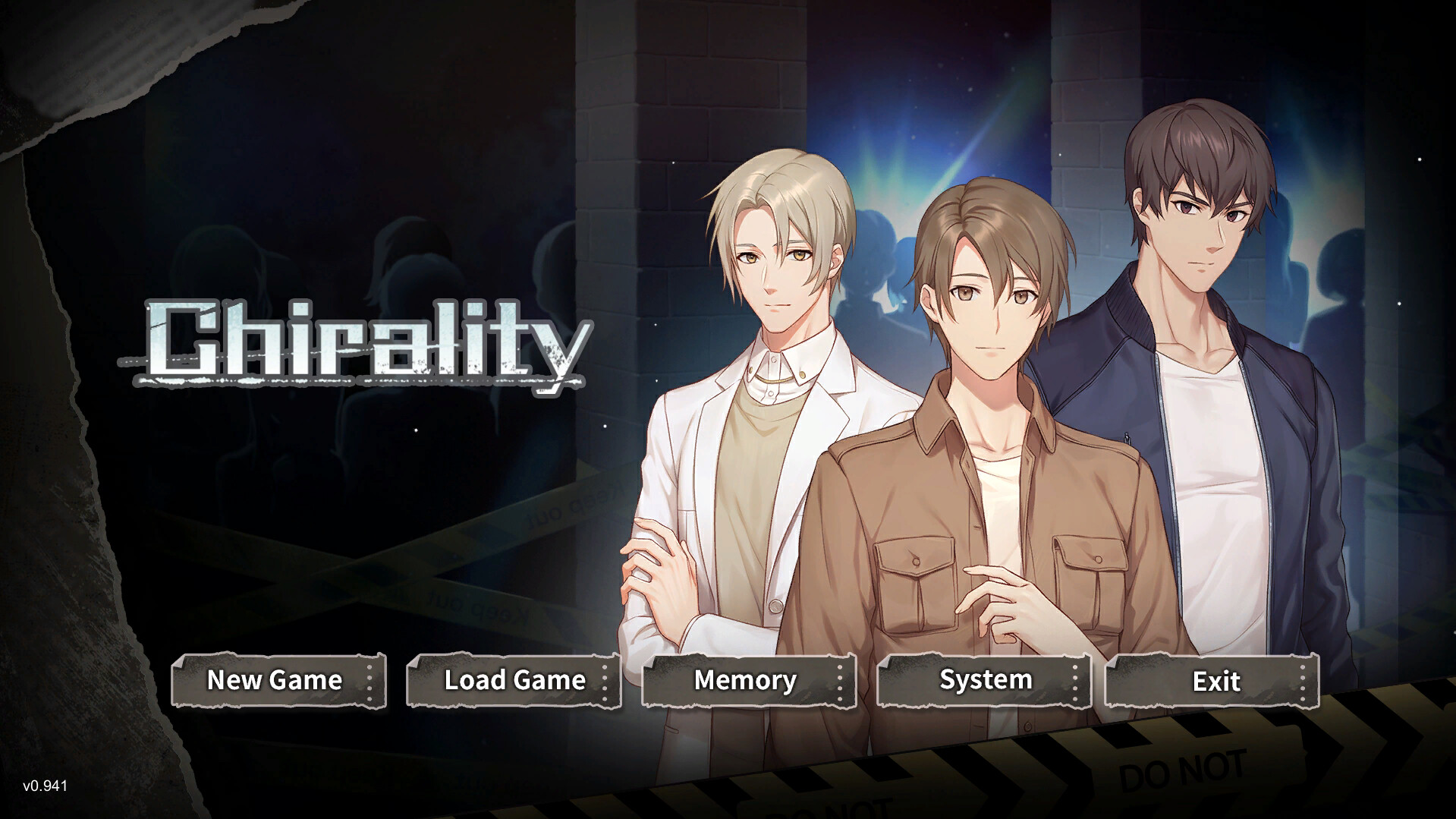Screen dimensions: 1456x819
Task: Click the version label v0.941
Action: [44, 787]
